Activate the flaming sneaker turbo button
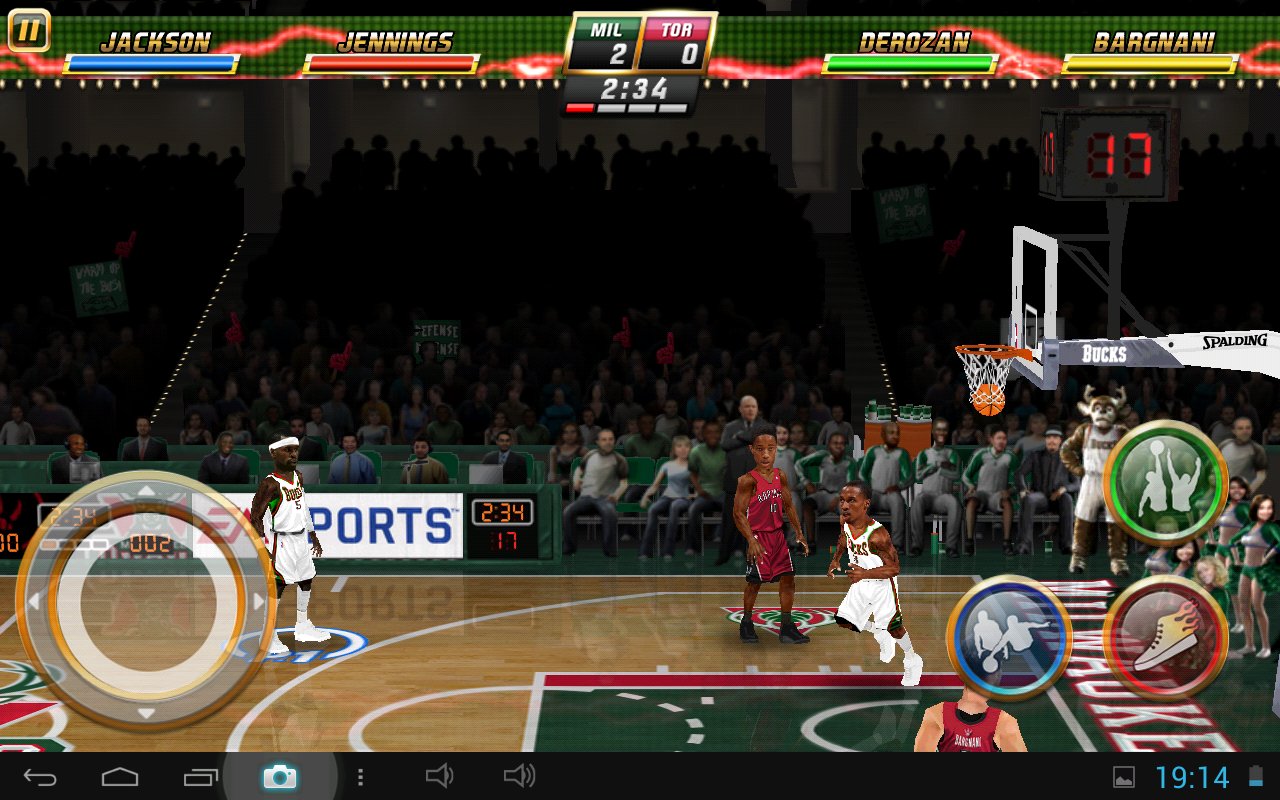 1165,637
